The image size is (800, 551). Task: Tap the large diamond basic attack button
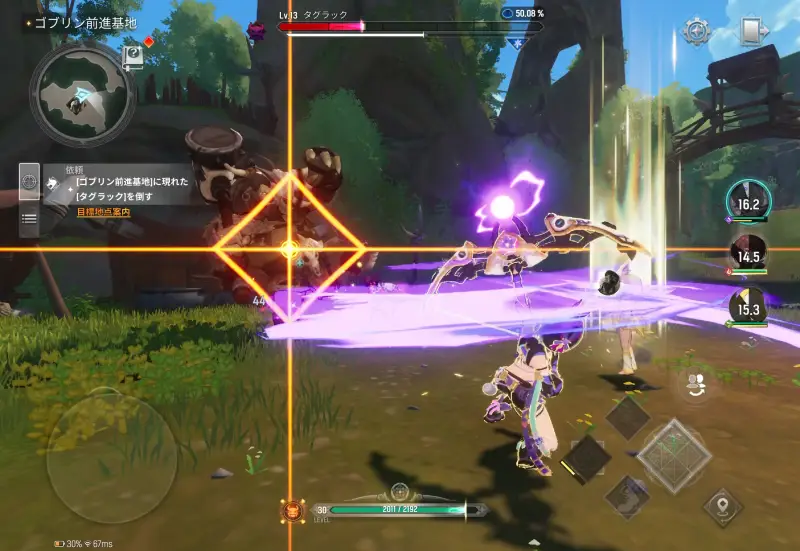point(675,456)
